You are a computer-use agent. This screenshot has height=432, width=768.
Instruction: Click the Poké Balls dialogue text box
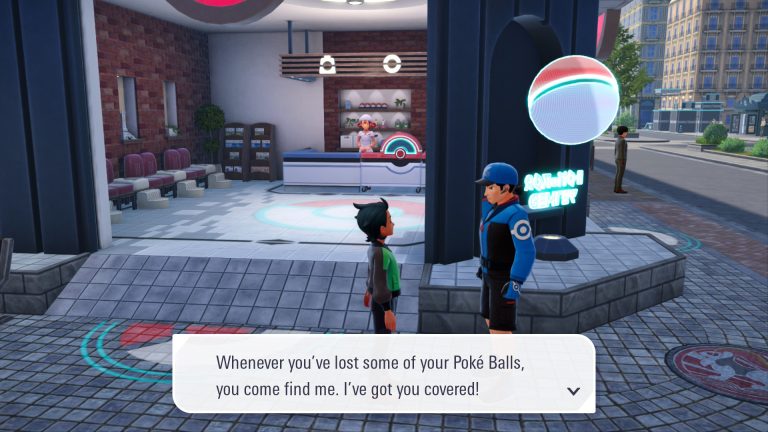click(384, 374)
